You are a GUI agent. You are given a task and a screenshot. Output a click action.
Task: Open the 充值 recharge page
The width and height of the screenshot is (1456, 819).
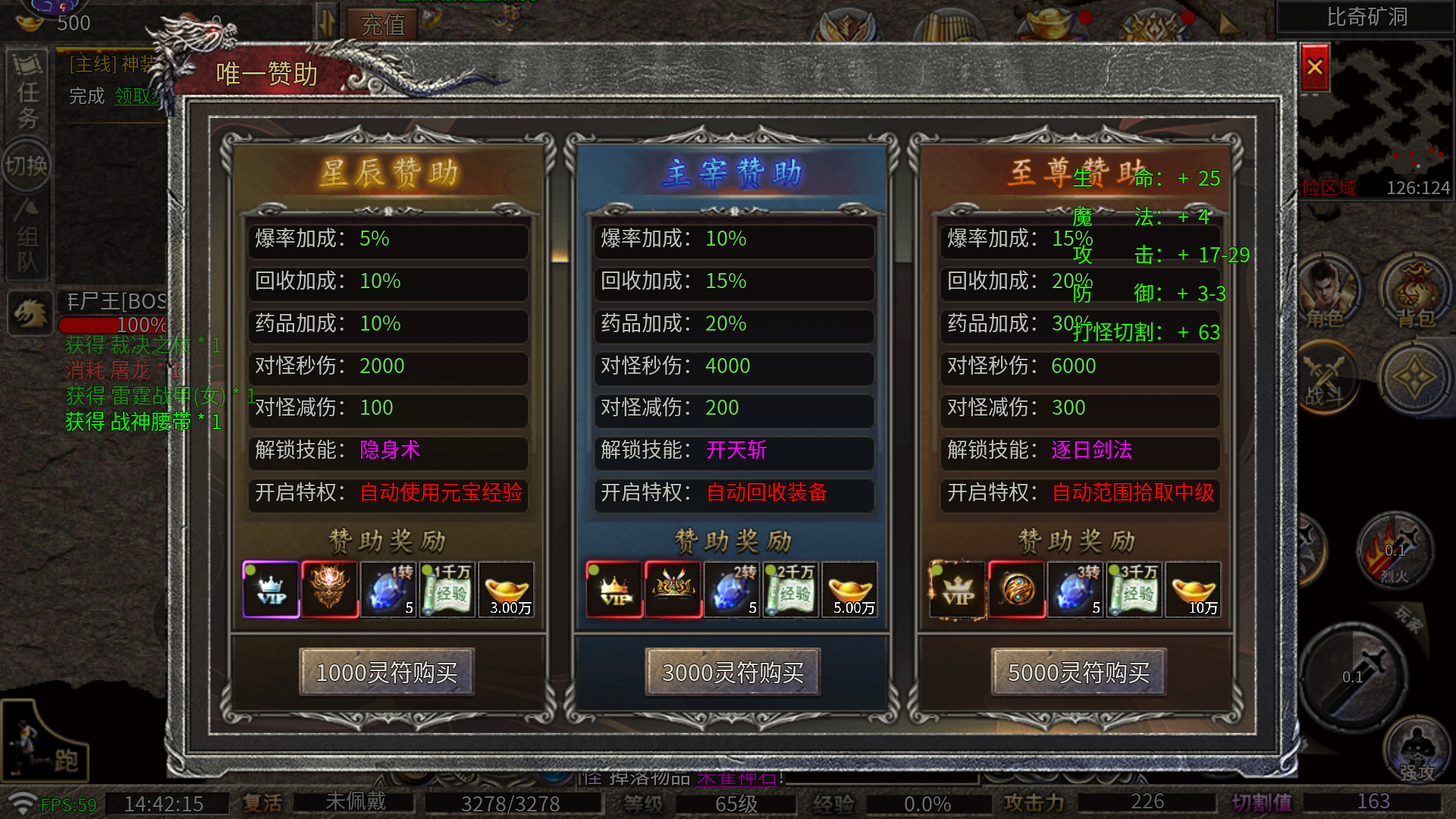pyautogui.click(x=383, y=25)
